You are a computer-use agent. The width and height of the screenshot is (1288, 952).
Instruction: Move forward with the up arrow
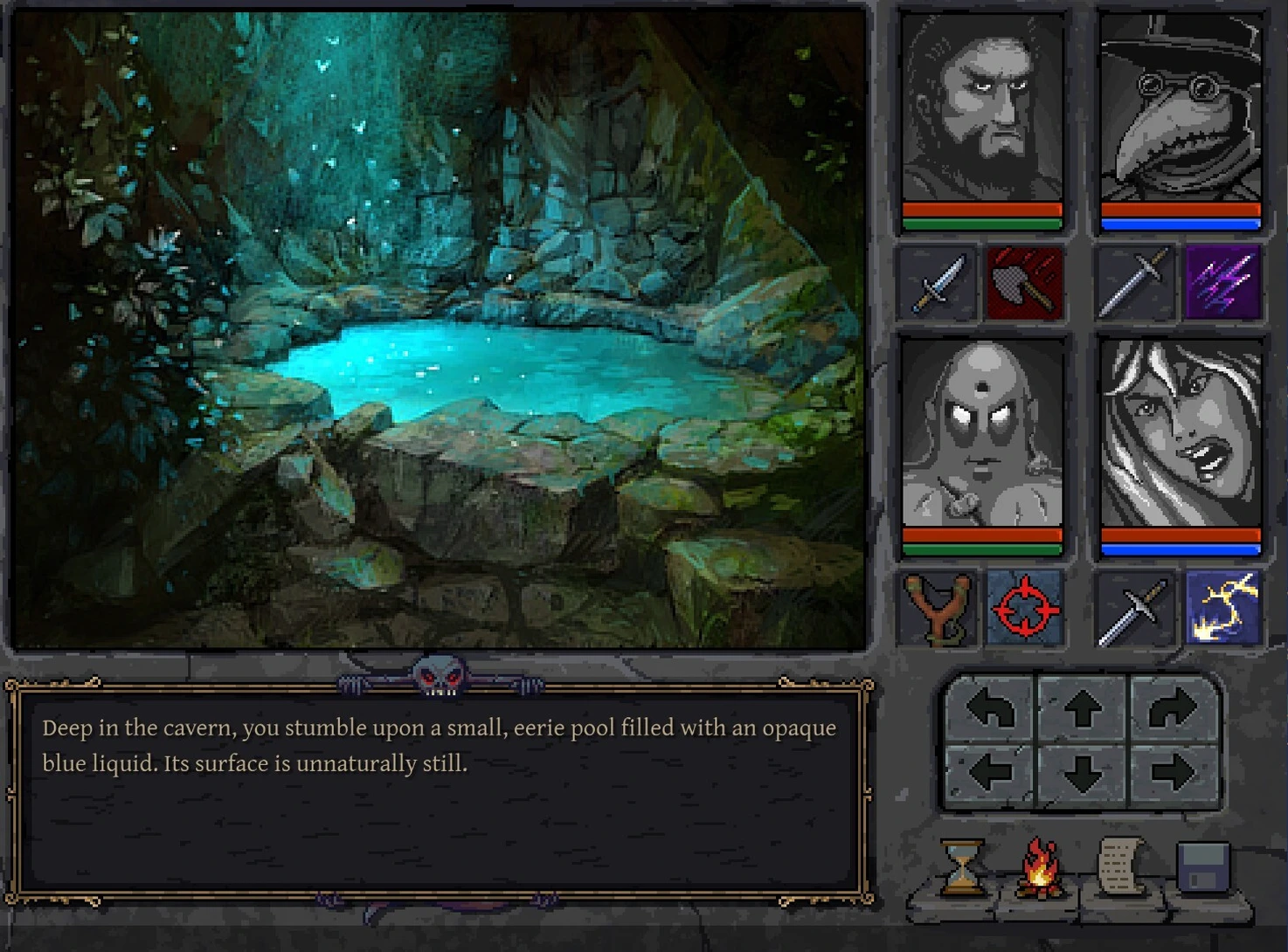point(1083,710)
